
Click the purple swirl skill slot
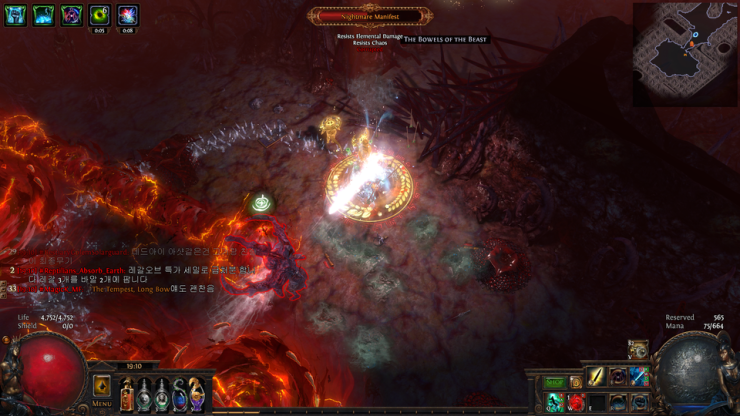(618, 377)
